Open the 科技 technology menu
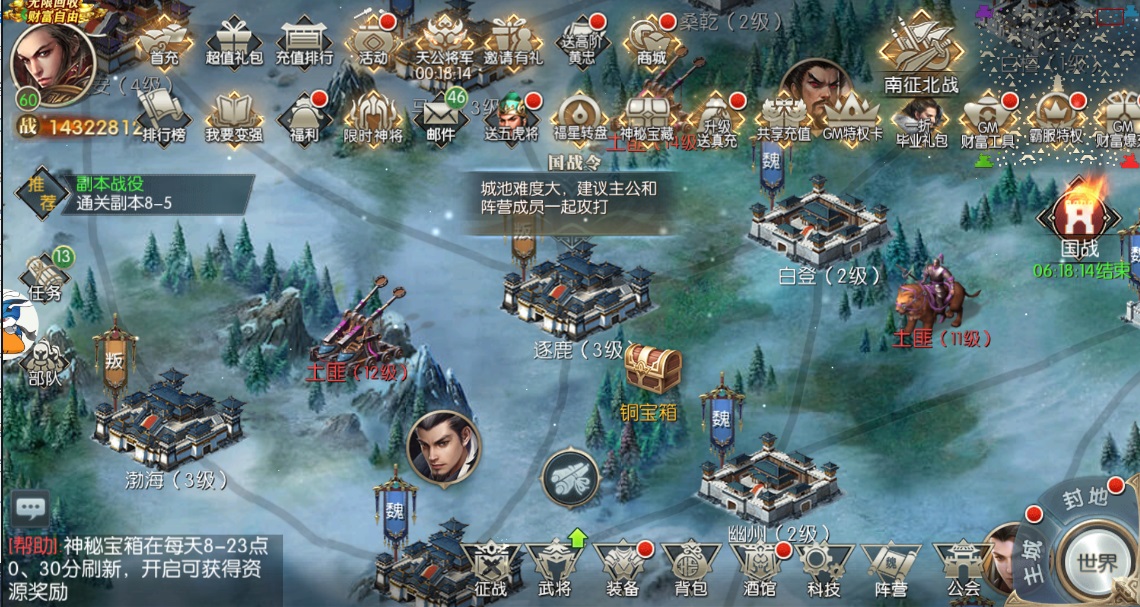 click(825, 571)
